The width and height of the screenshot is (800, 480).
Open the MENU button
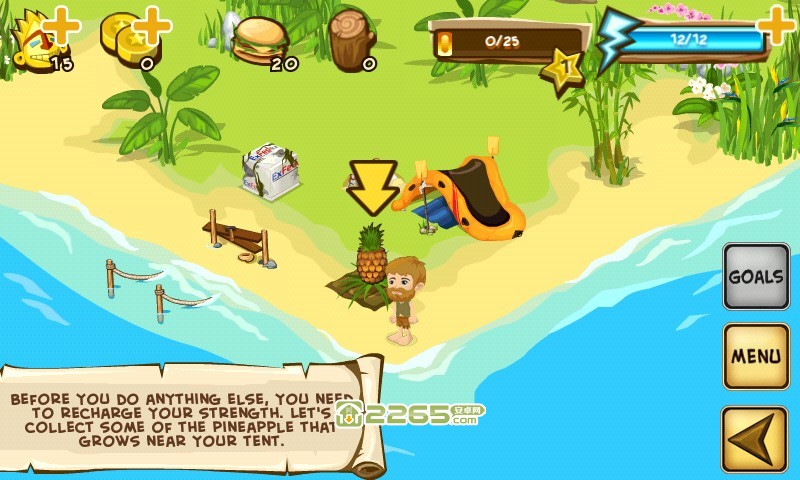pos(756,356)
